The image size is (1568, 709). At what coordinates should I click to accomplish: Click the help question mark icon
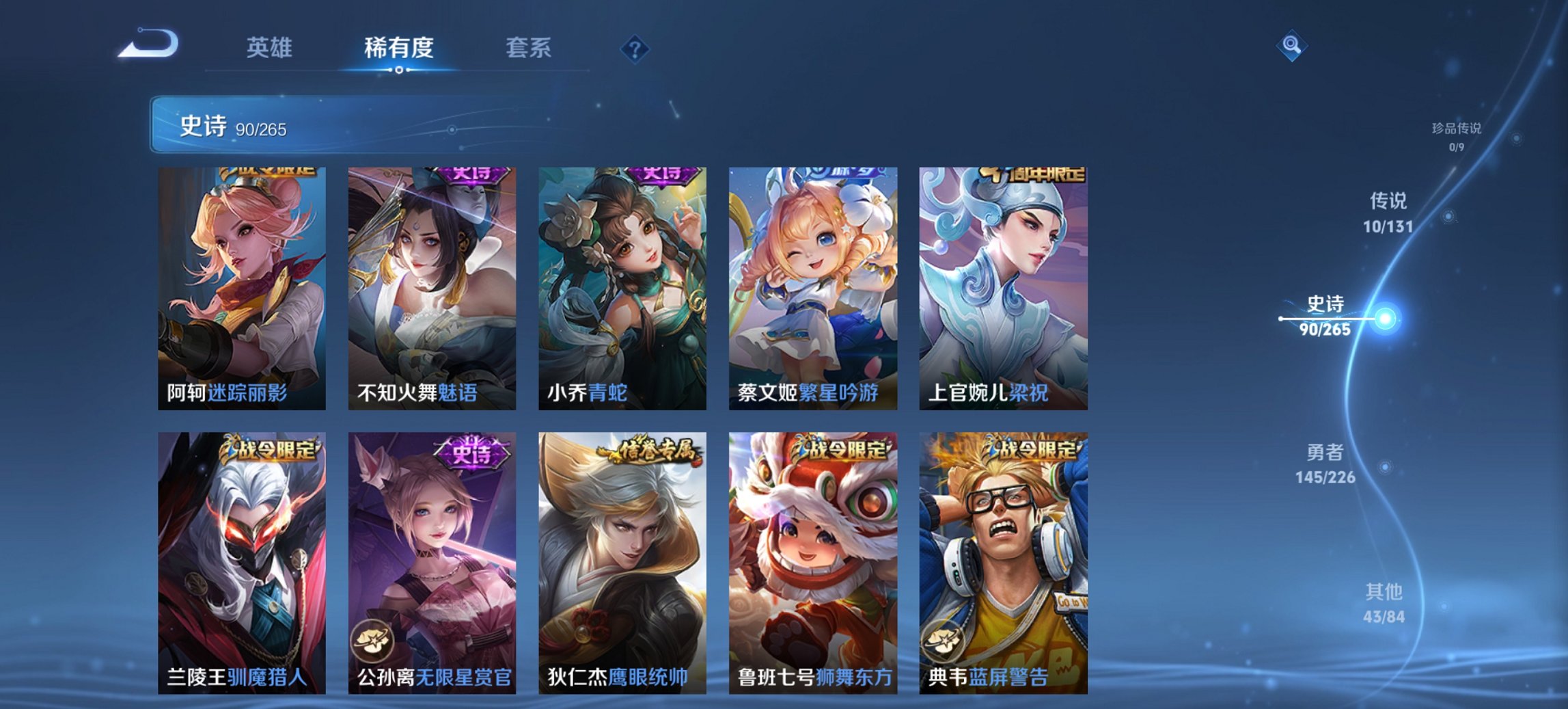[x=635, y=48]
